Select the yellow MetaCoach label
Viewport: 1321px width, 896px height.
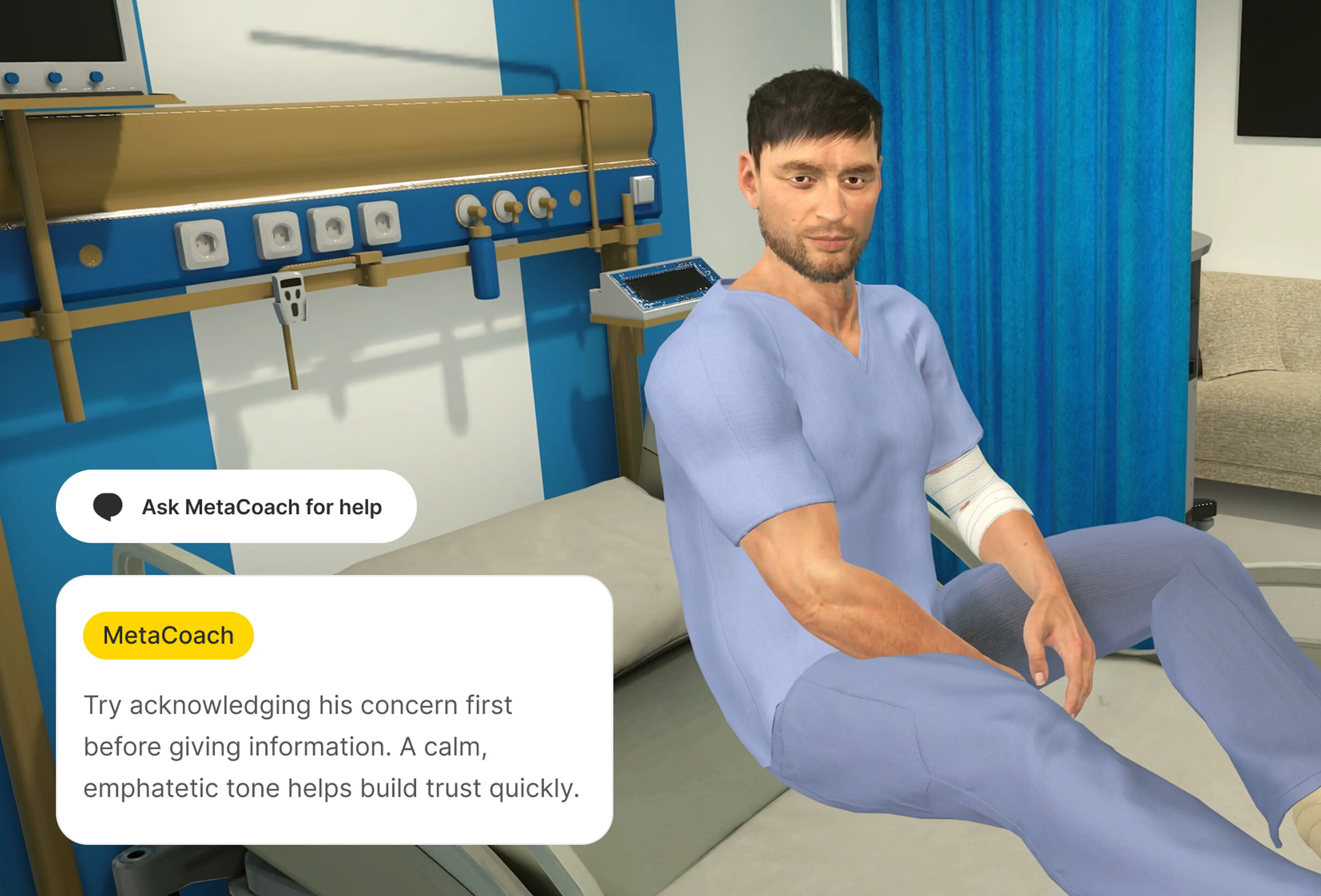tap(168, 635)
